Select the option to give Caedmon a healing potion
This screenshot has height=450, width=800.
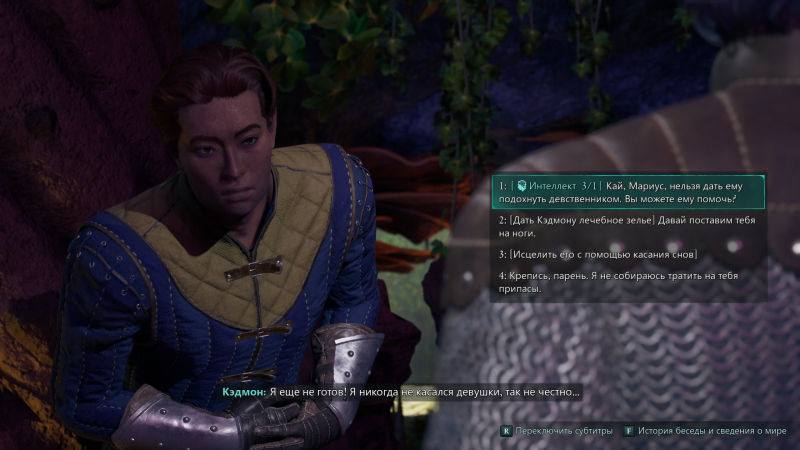pos(628,226)
